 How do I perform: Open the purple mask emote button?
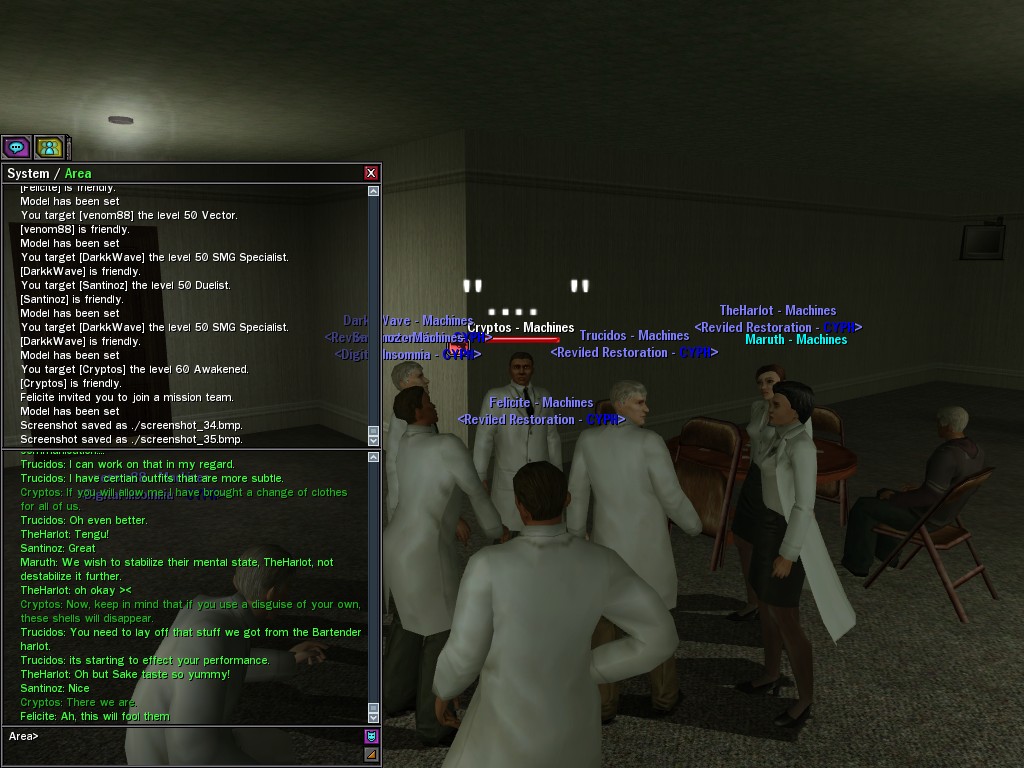pos(371,737)
